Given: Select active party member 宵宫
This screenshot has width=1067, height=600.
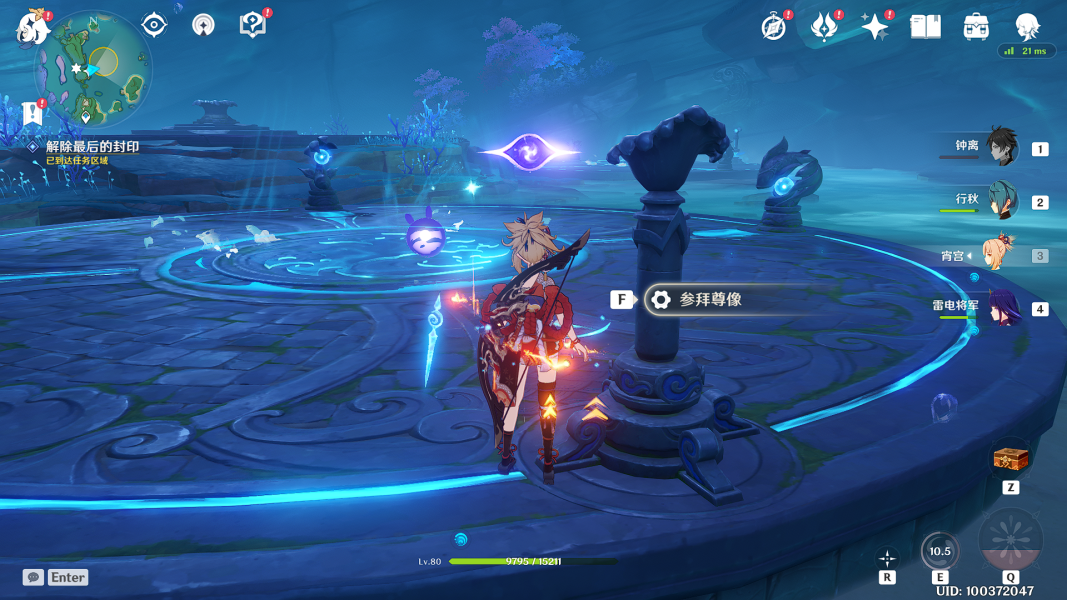Looking at the screenshot, I should 1001,255.
